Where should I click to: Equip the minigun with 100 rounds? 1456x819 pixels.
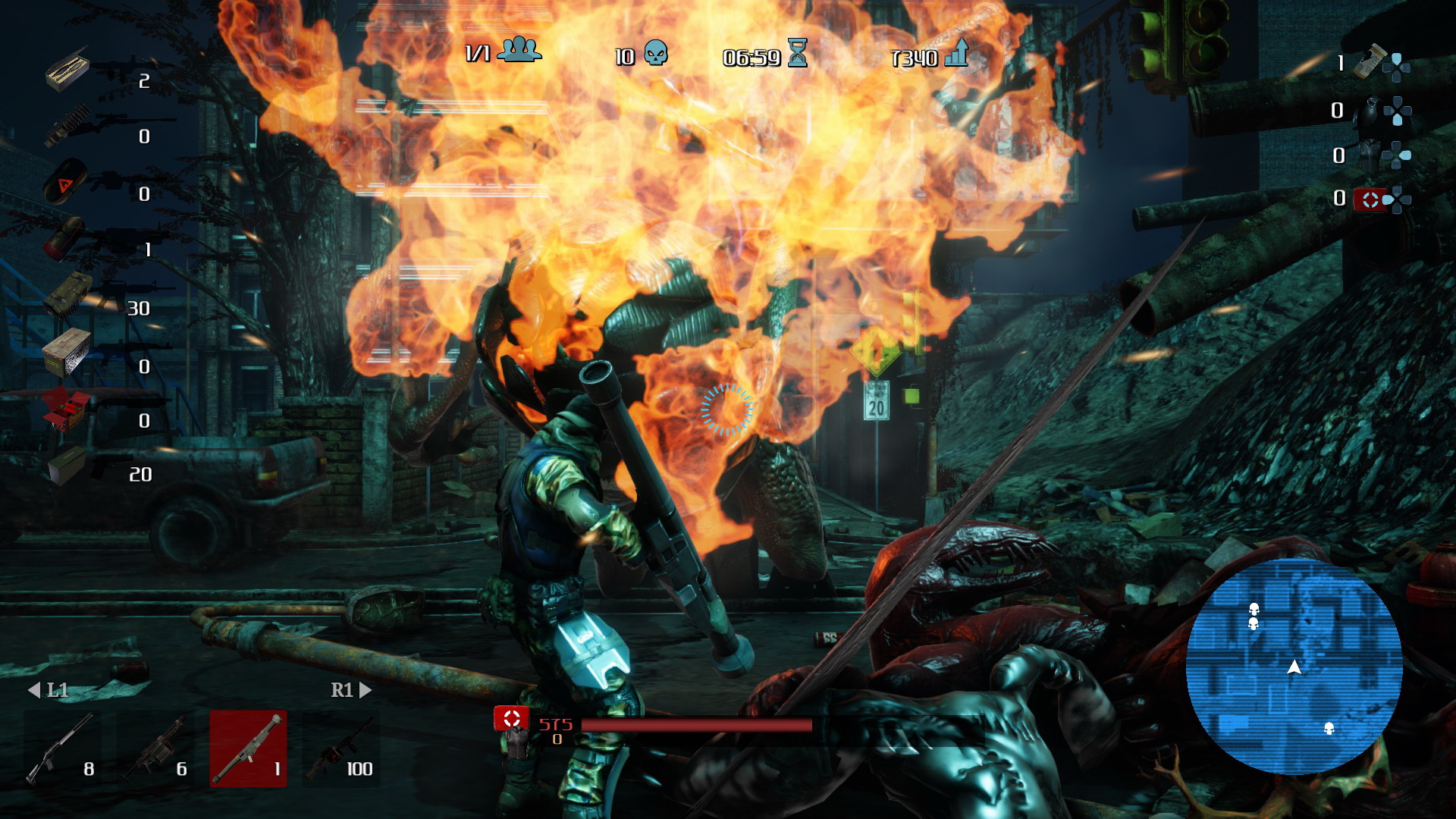[x=340, y=749]
